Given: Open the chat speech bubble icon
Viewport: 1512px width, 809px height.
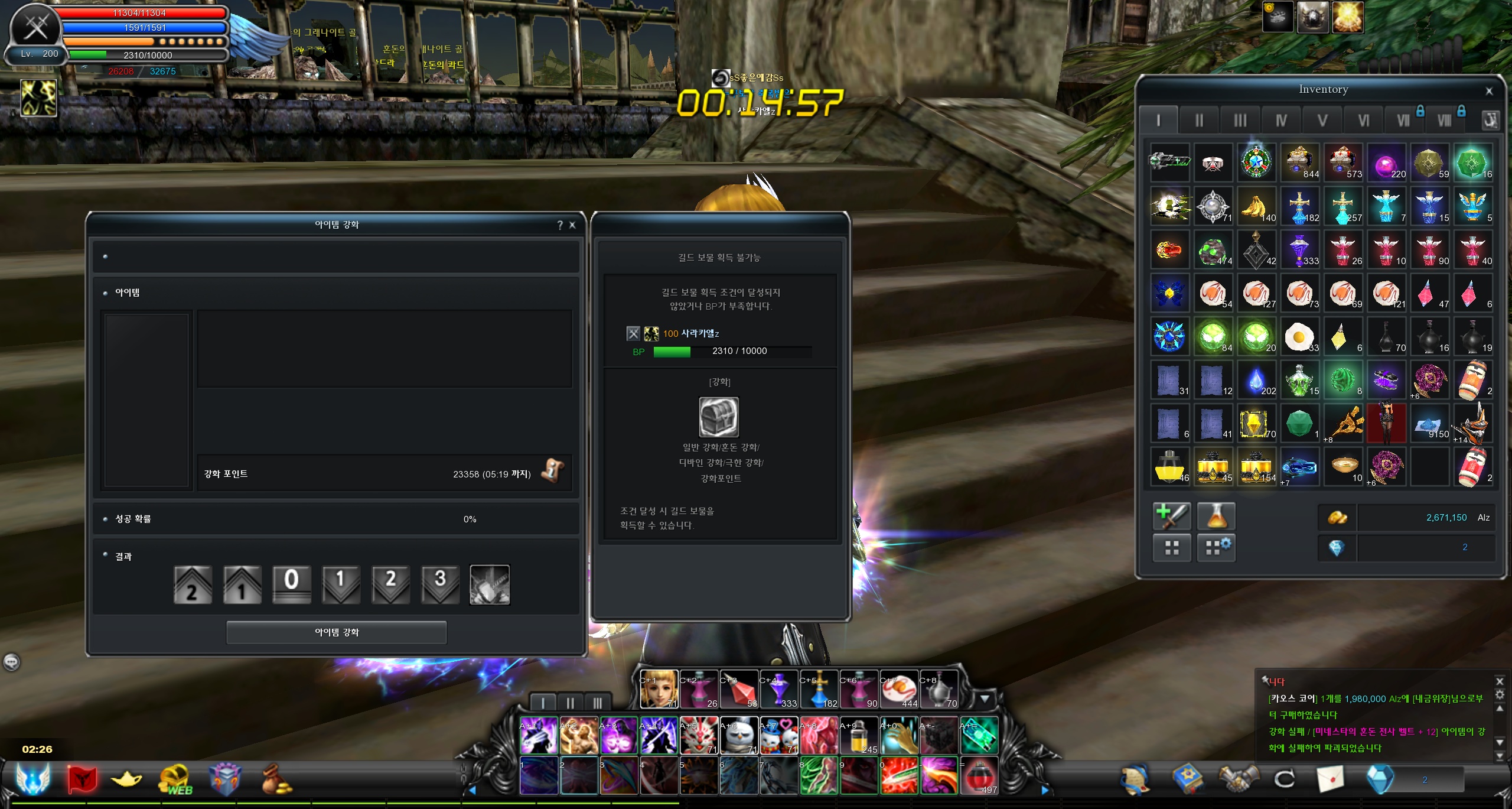Looking at the screenshot, I should tap(12, 662).
